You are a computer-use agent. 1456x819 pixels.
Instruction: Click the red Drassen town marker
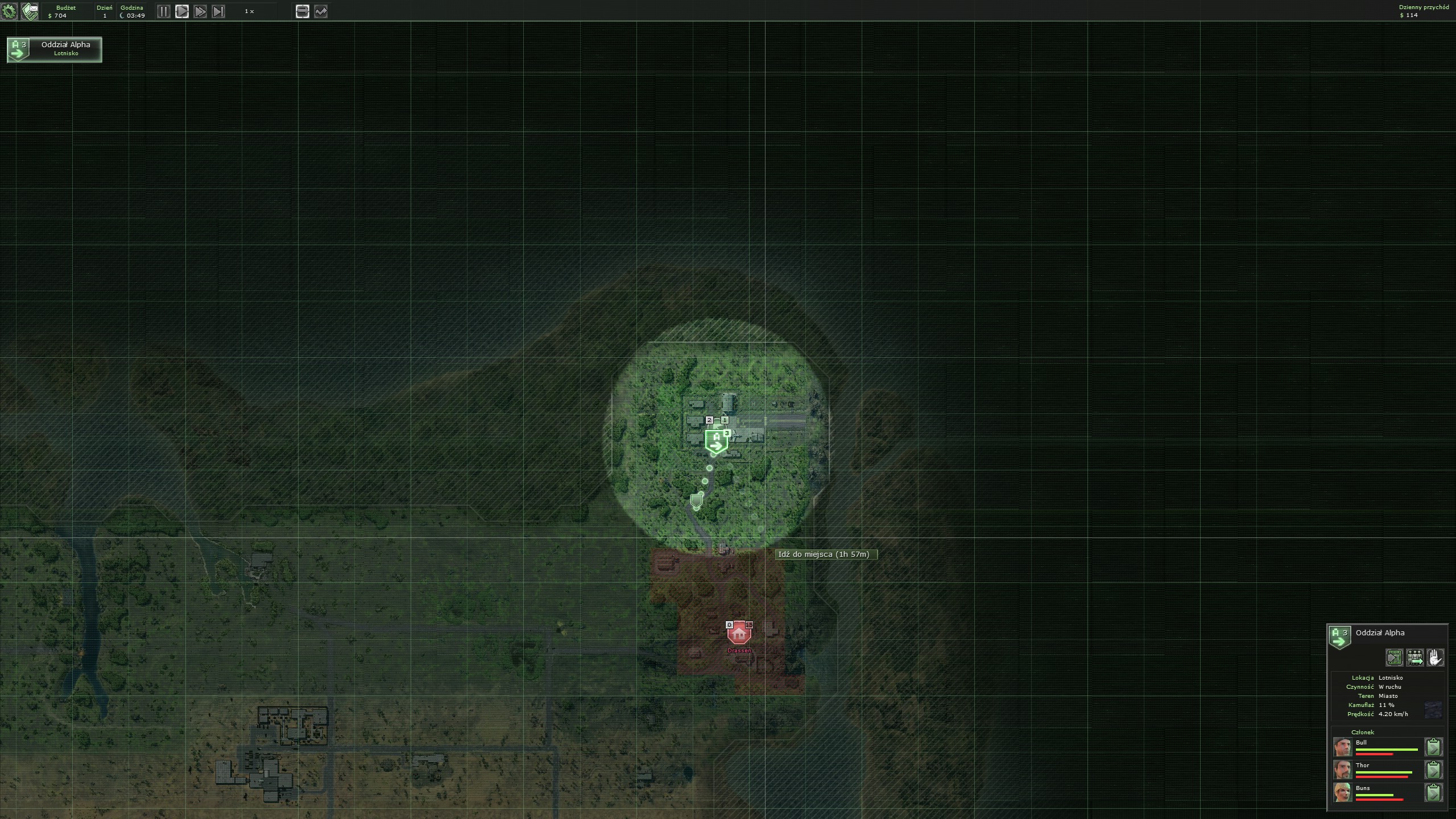click(x=739, y=633)
